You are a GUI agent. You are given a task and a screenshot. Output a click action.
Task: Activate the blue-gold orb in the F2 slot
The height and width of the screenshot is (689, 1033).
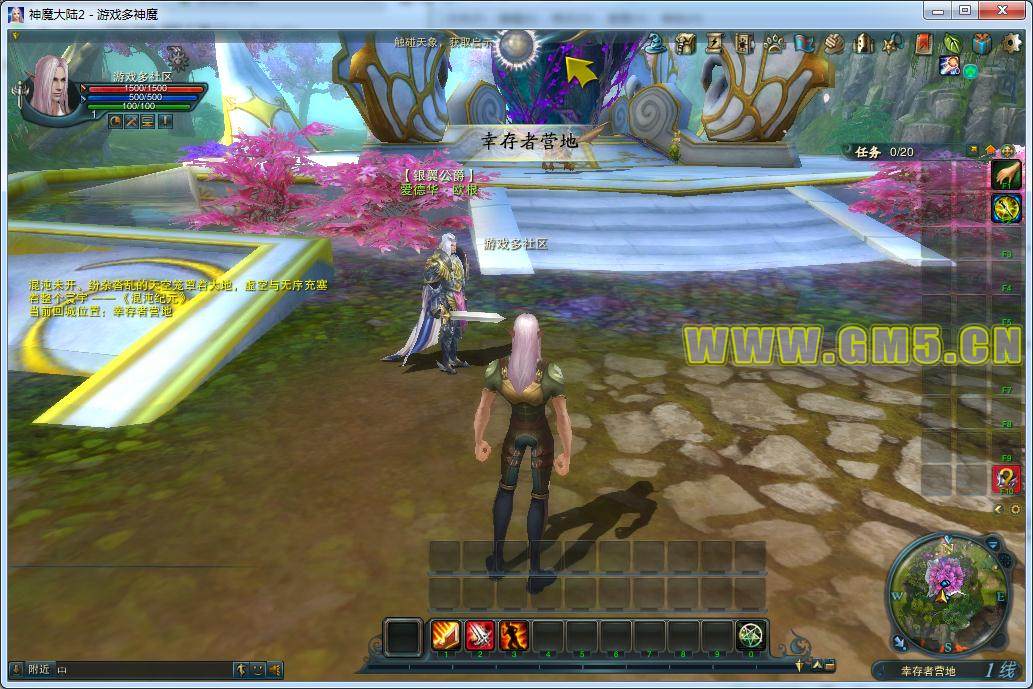(1006, 208)
